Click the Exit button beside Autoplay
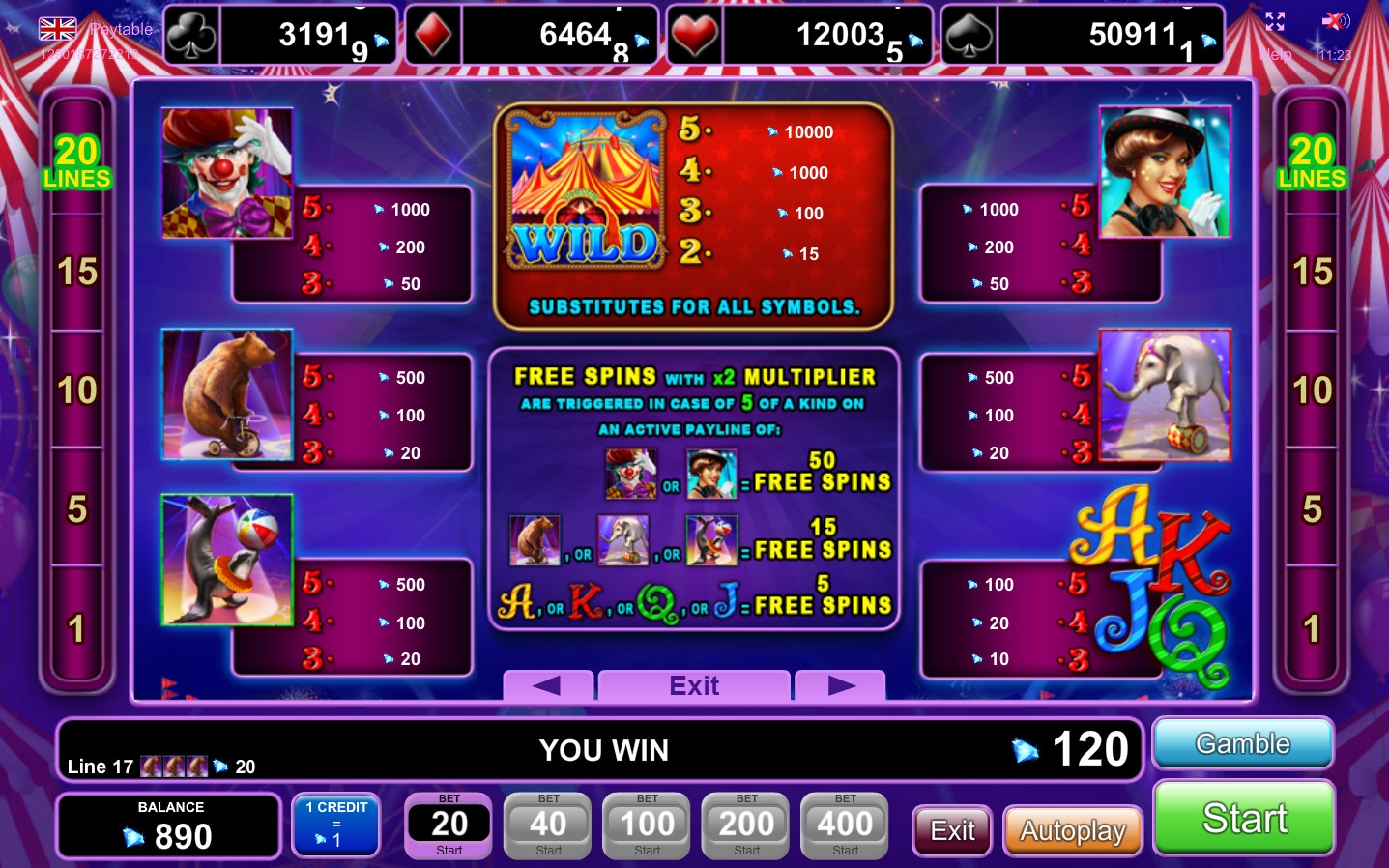 [952, 830]
